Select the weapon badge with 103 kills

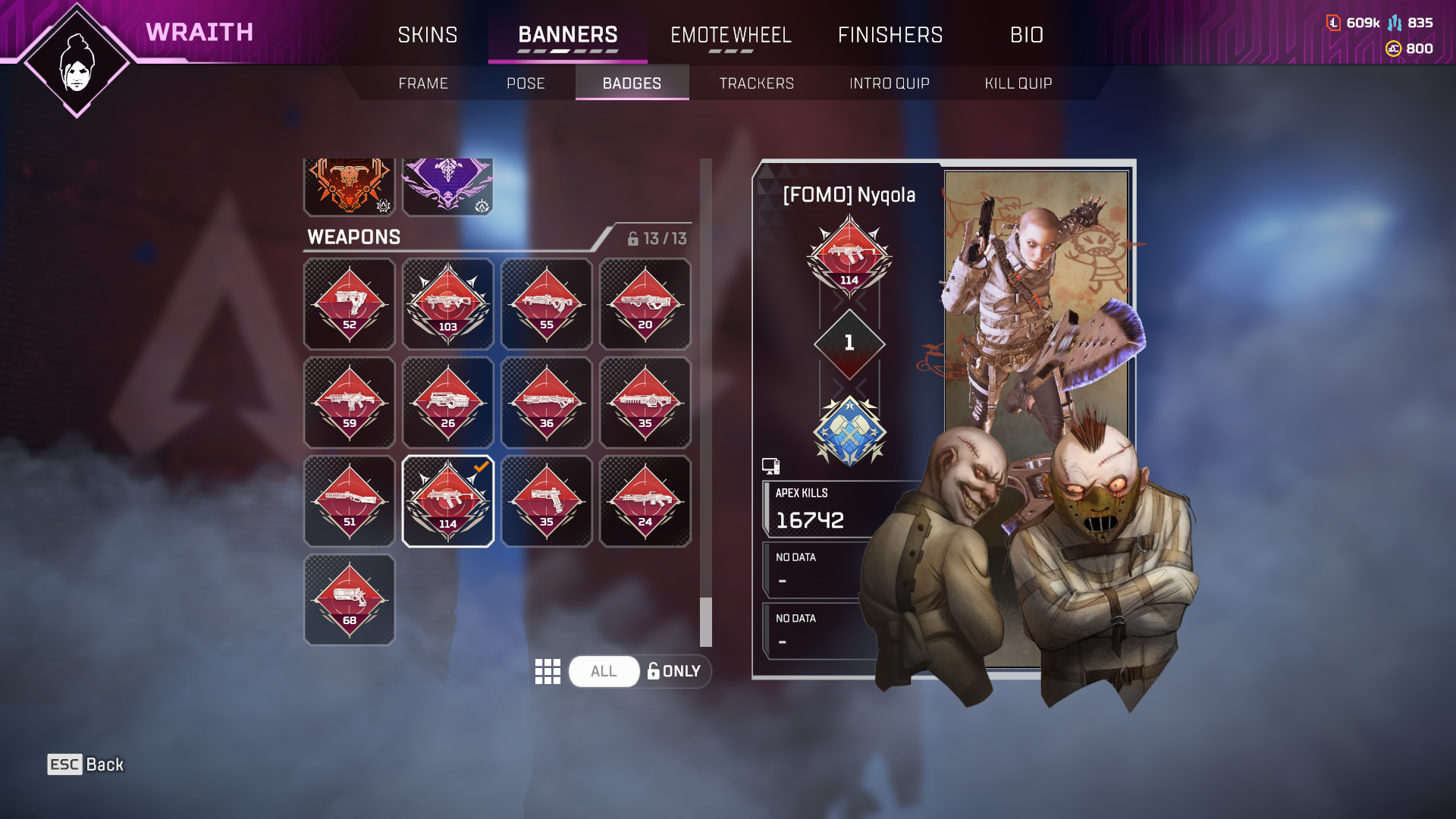click(x=447, y=303)
